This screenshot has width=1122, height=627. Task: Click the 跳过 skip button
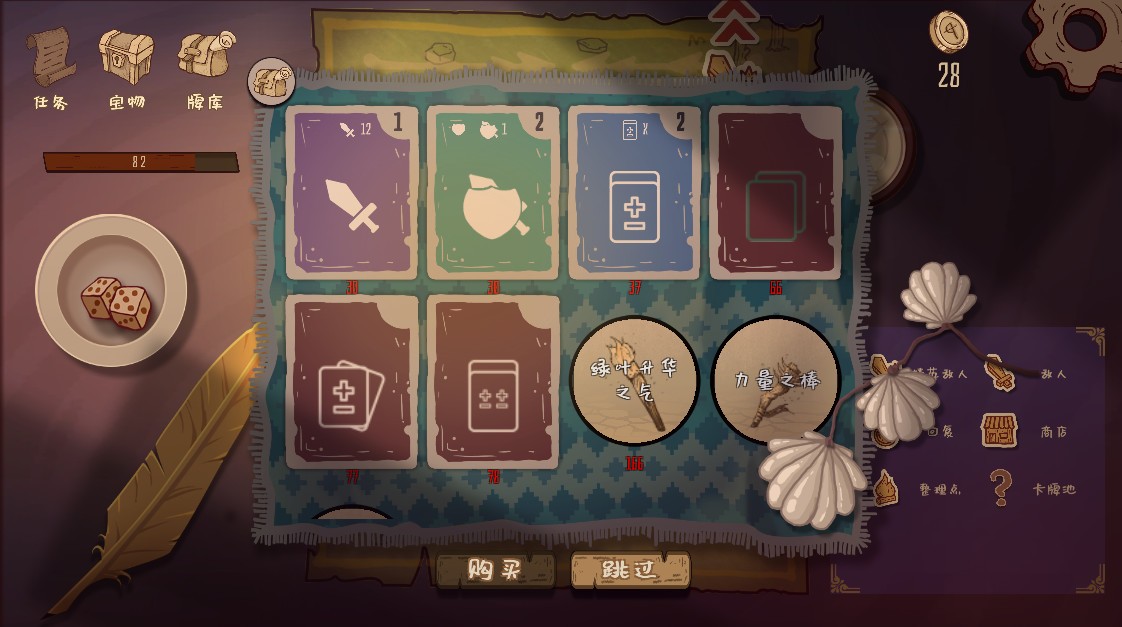tap(630, 570)
